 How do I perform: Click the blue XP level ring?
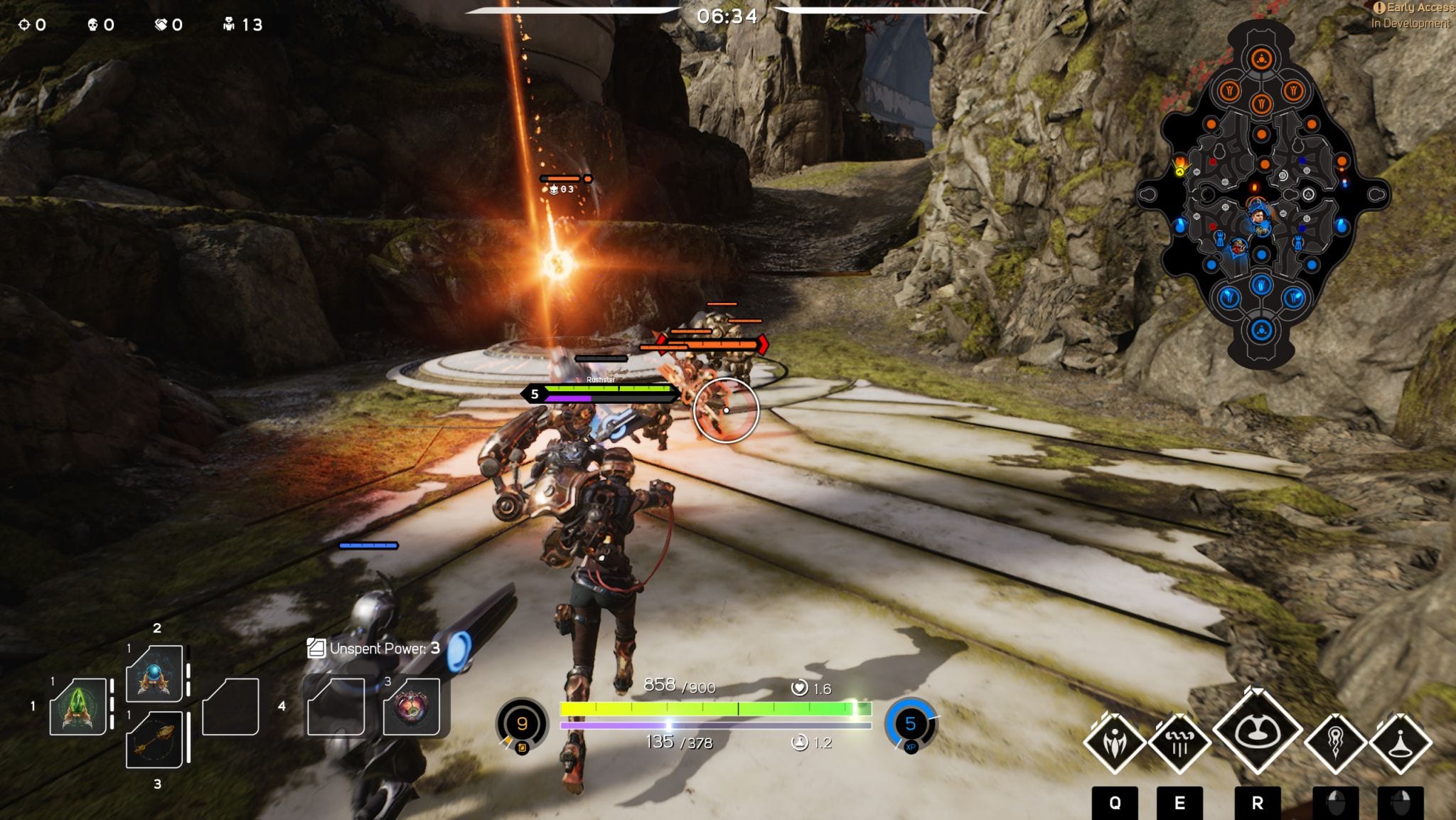pos(910,724)
